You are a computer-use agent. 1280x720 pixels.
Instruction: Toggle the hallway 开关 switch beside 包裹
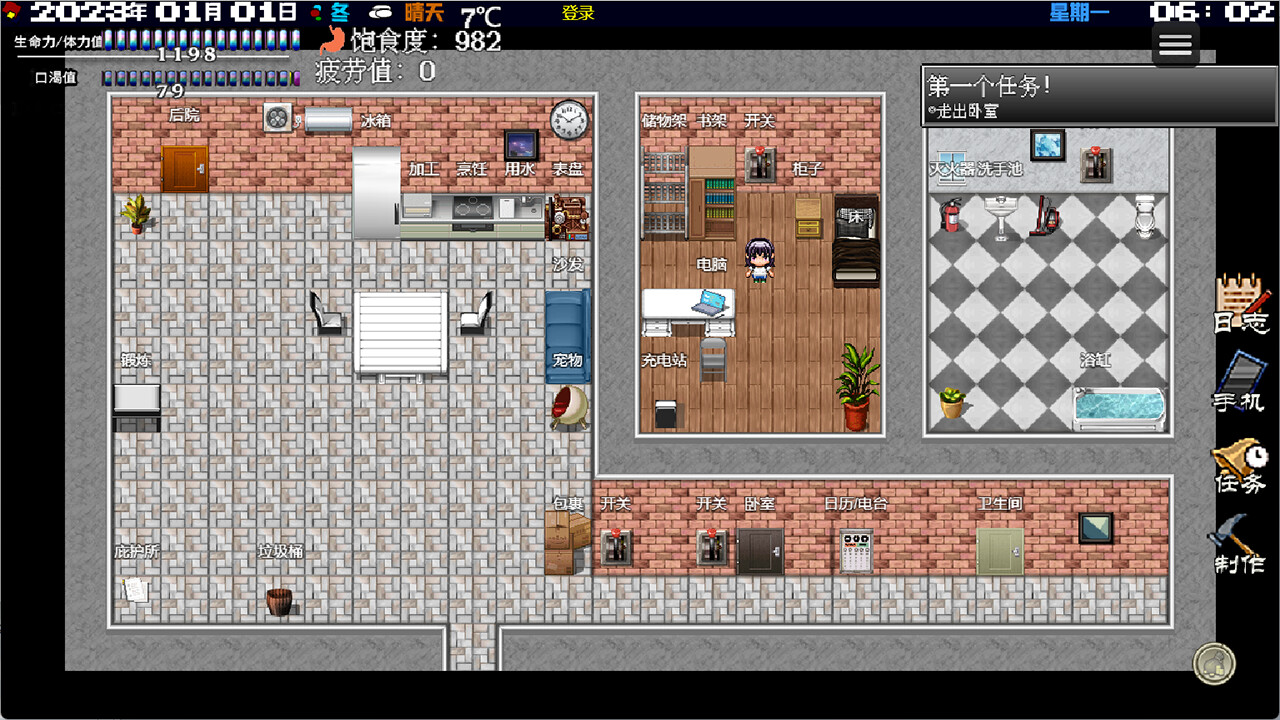pos(617,545)
